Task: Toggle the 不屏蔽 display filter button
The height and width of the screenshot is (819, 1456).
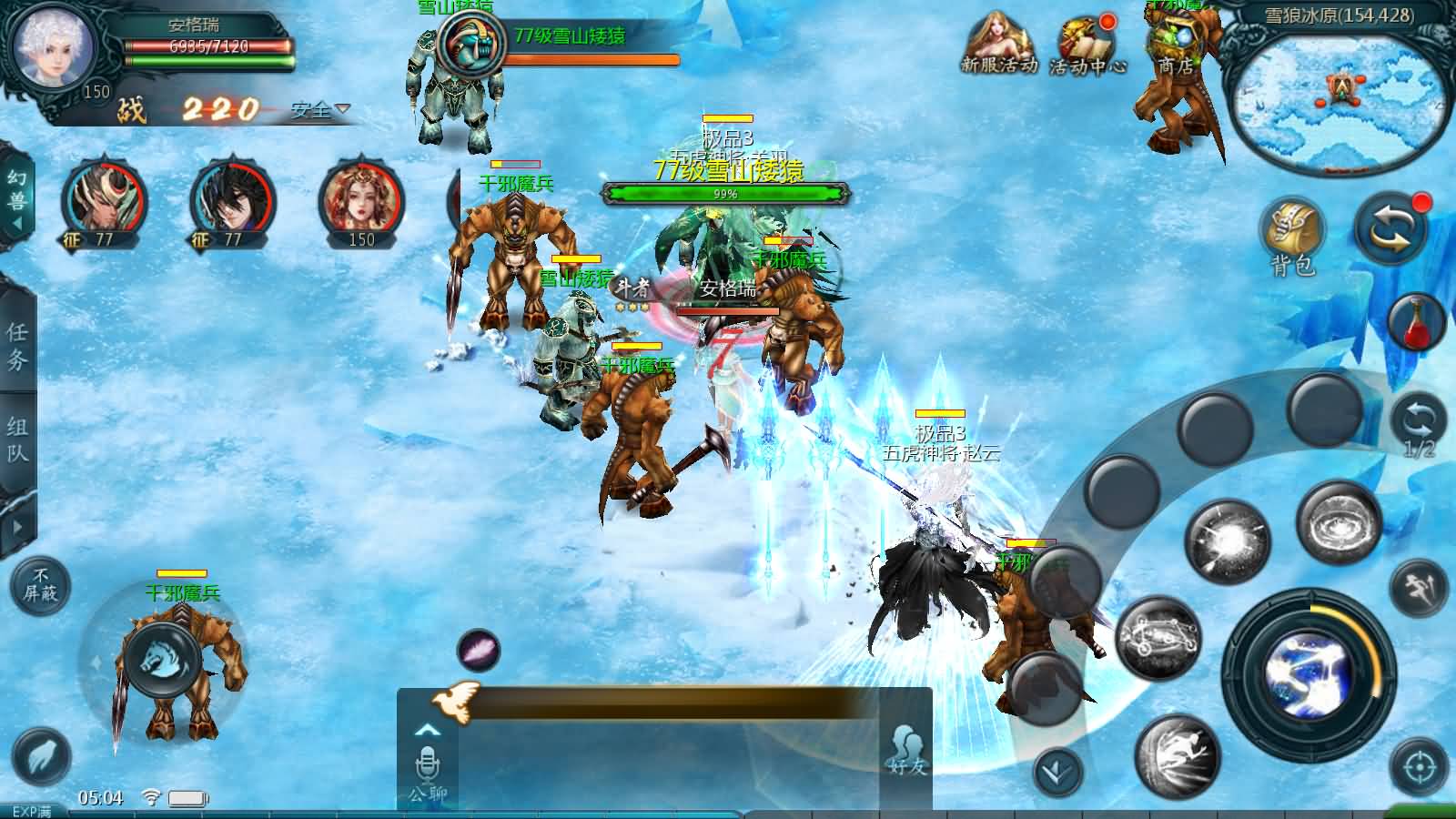Action: click(40, 585)
